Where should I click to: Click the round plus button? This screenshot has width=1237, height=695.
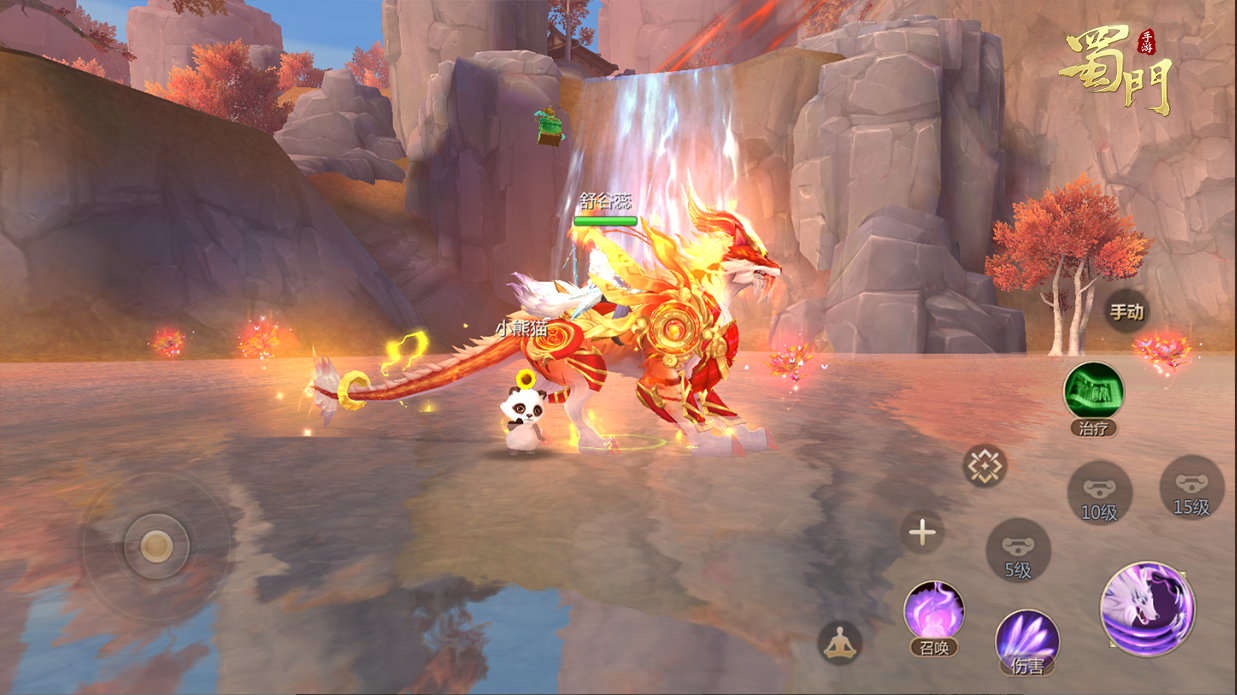point(922,533)
